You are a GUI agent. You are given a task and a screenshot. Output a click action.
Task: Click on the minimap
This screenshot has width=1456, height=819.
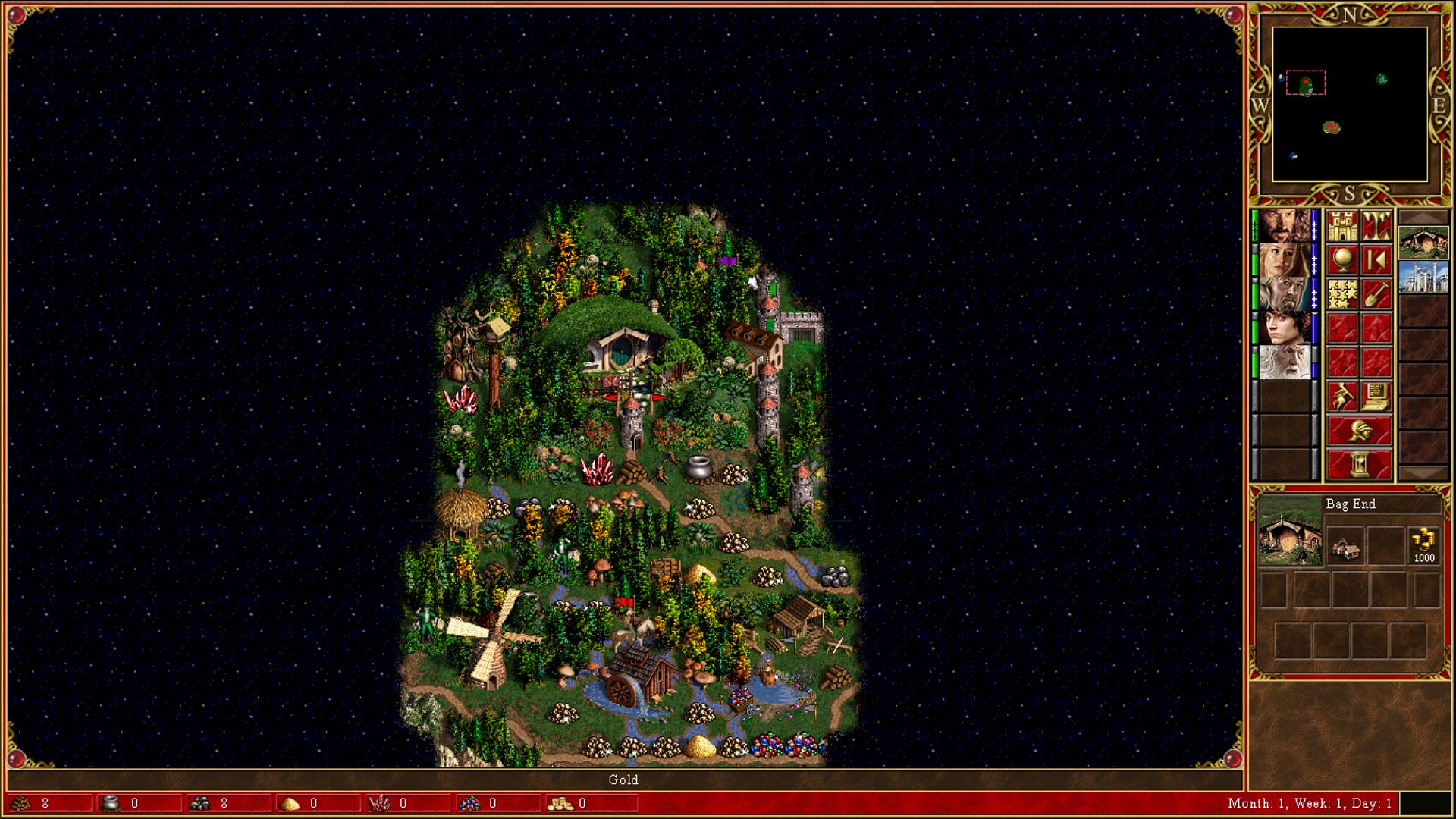pos(1350,105)
